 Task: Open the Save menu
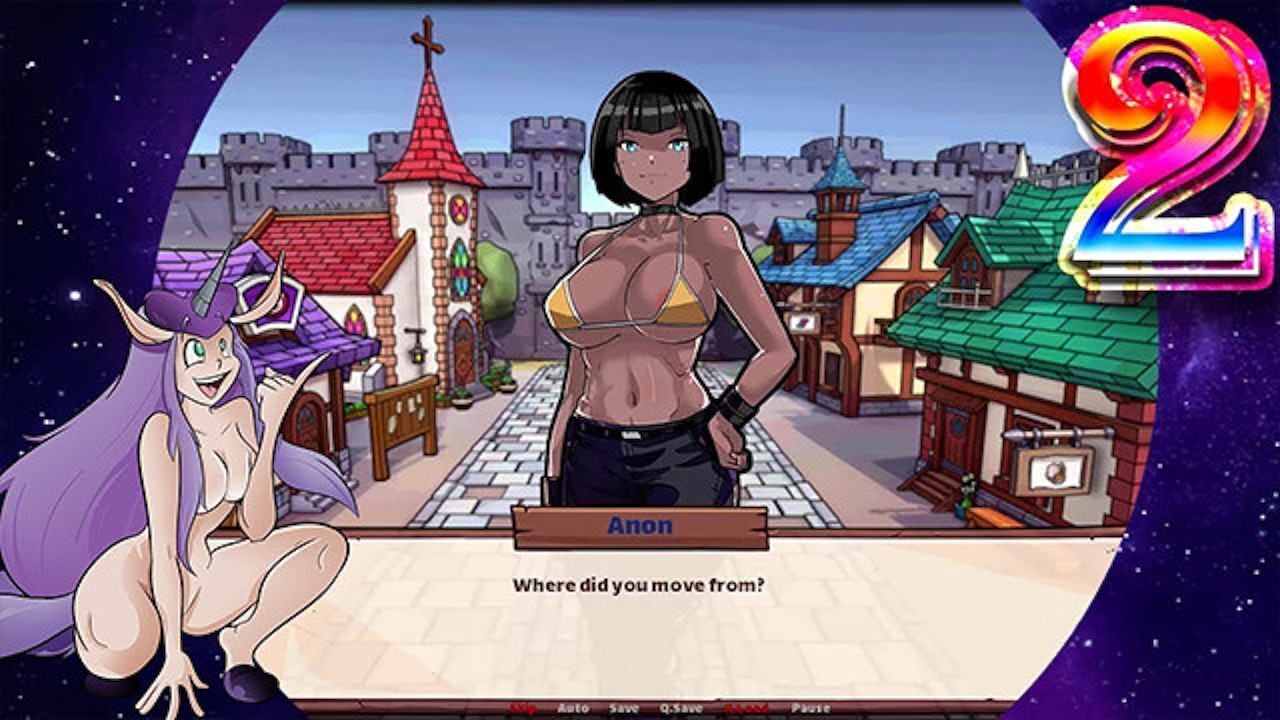tap(624, 709)
